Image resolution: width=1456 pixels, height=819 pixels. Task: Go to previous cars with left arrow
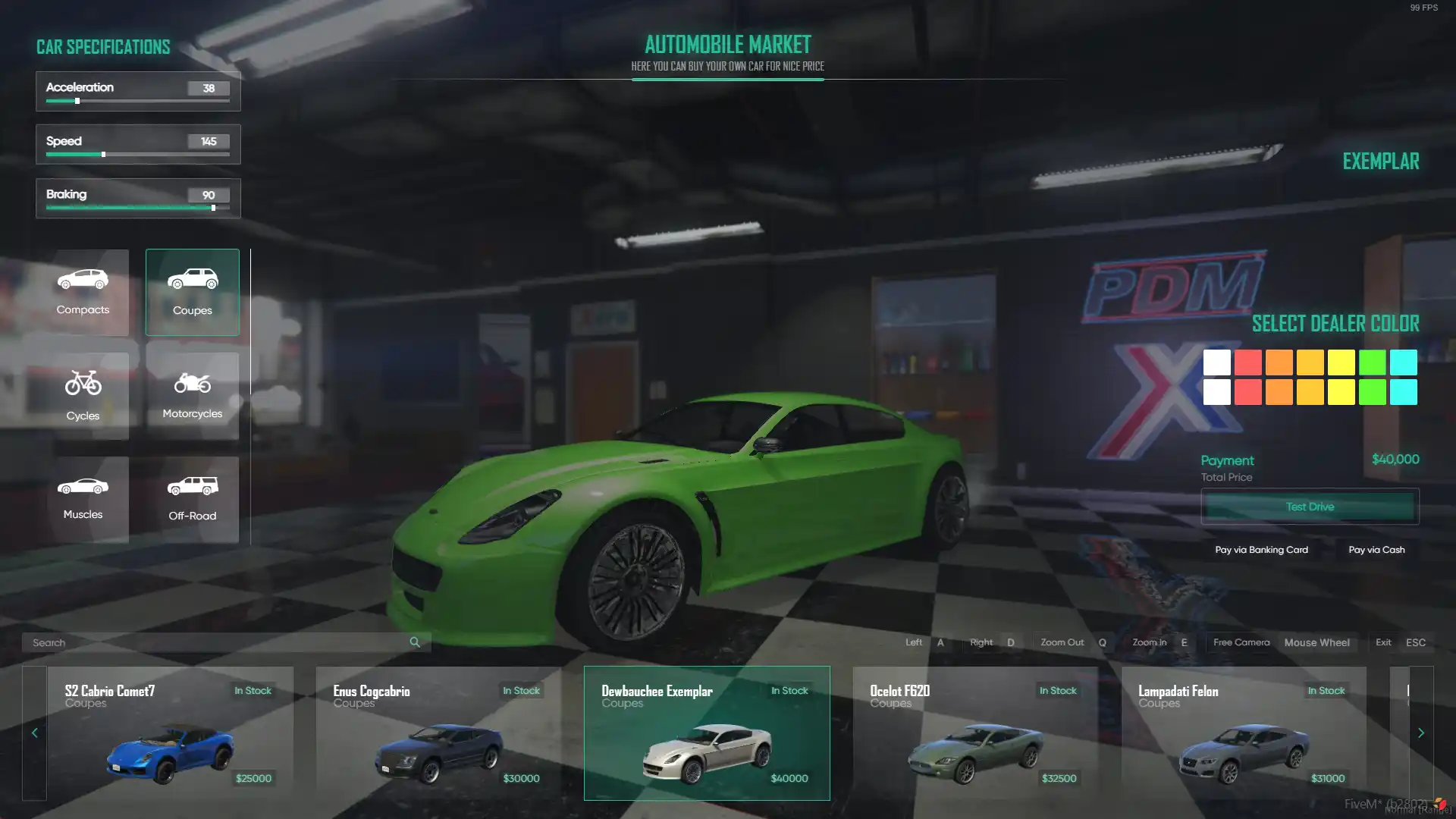pyautogui.click(x=34, y=733)
